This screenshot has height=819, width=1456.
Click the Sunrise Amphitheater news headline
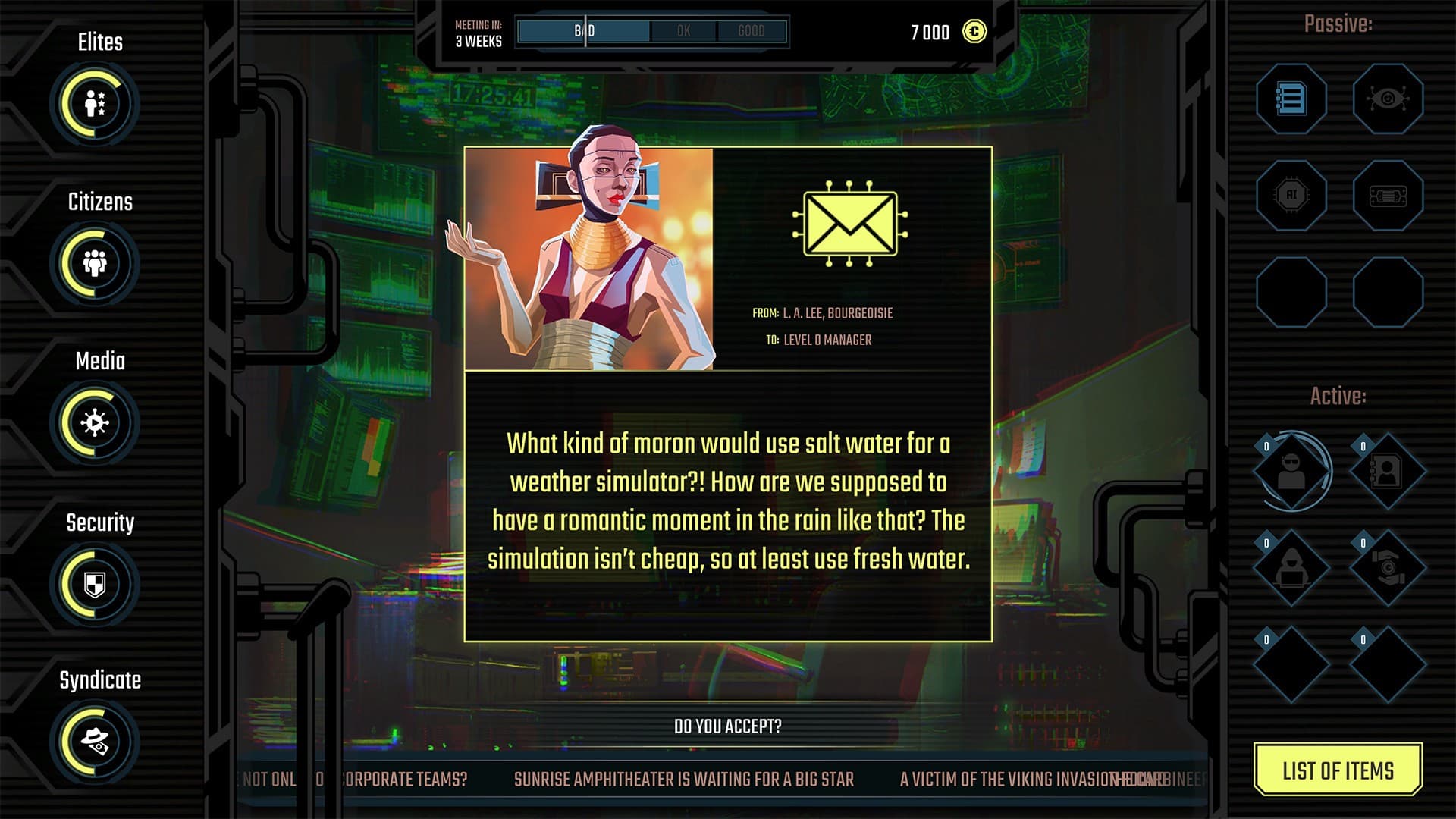[683, 780]
